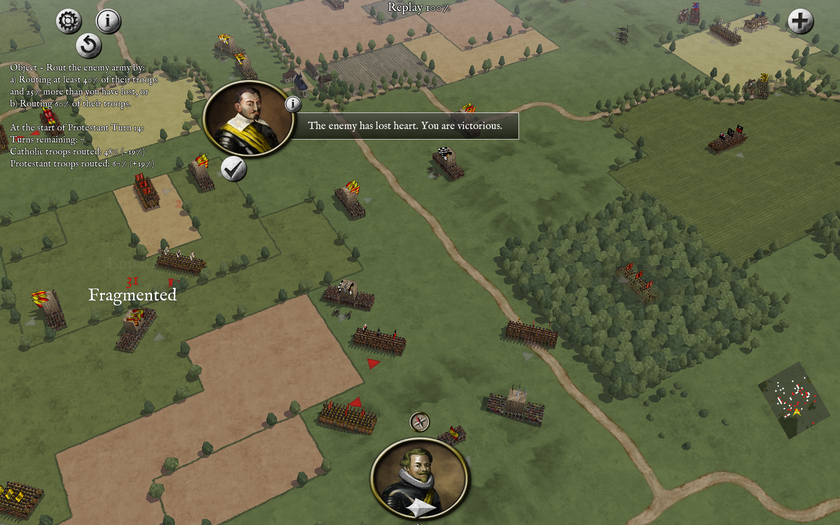This screenshot has width=840, height=525.
Task: Click the circular undo arrow button
Action: (89, 45)
